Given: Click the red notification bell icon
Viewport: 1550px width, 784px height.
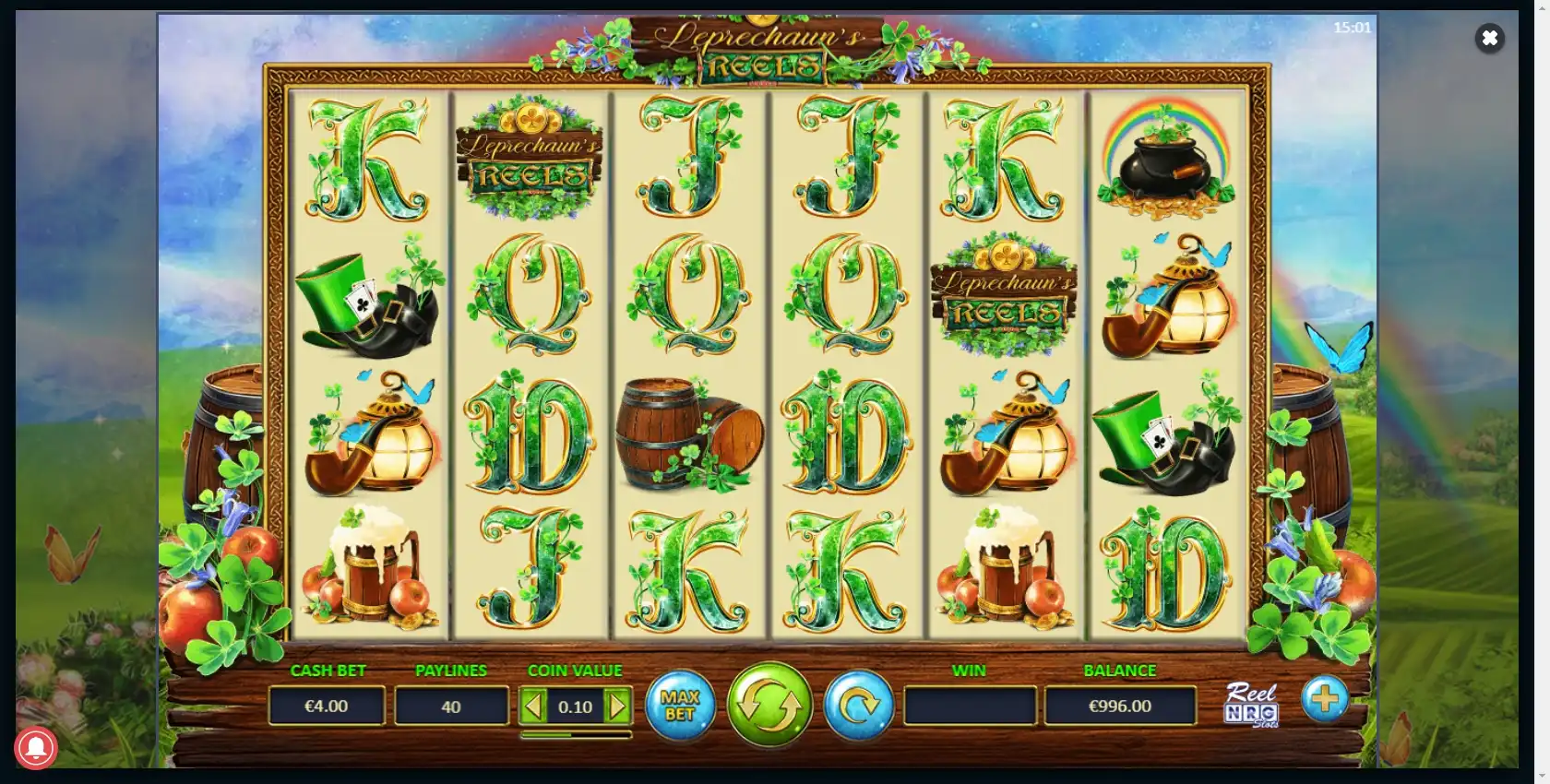Looking at the screenshot, I should pyautogui.click(x=36, y=748).
